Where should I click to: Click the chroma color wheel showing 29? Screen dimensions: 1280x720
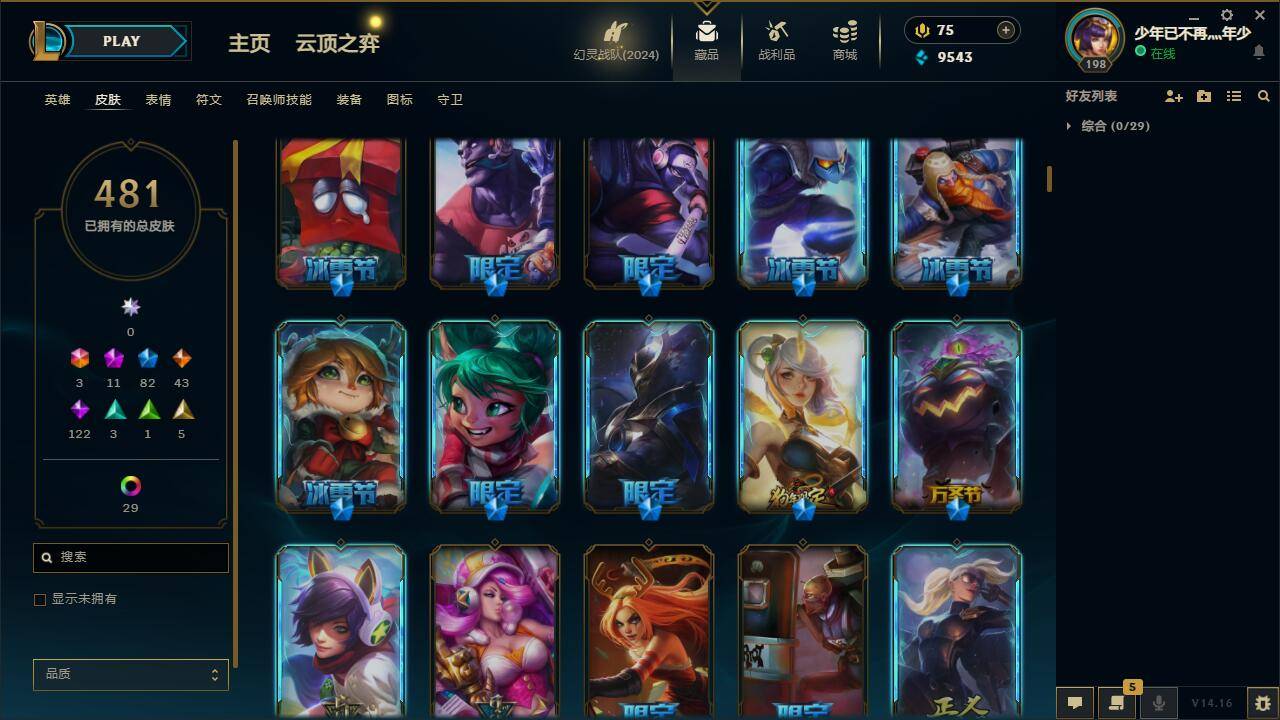[x=130, y=488]
